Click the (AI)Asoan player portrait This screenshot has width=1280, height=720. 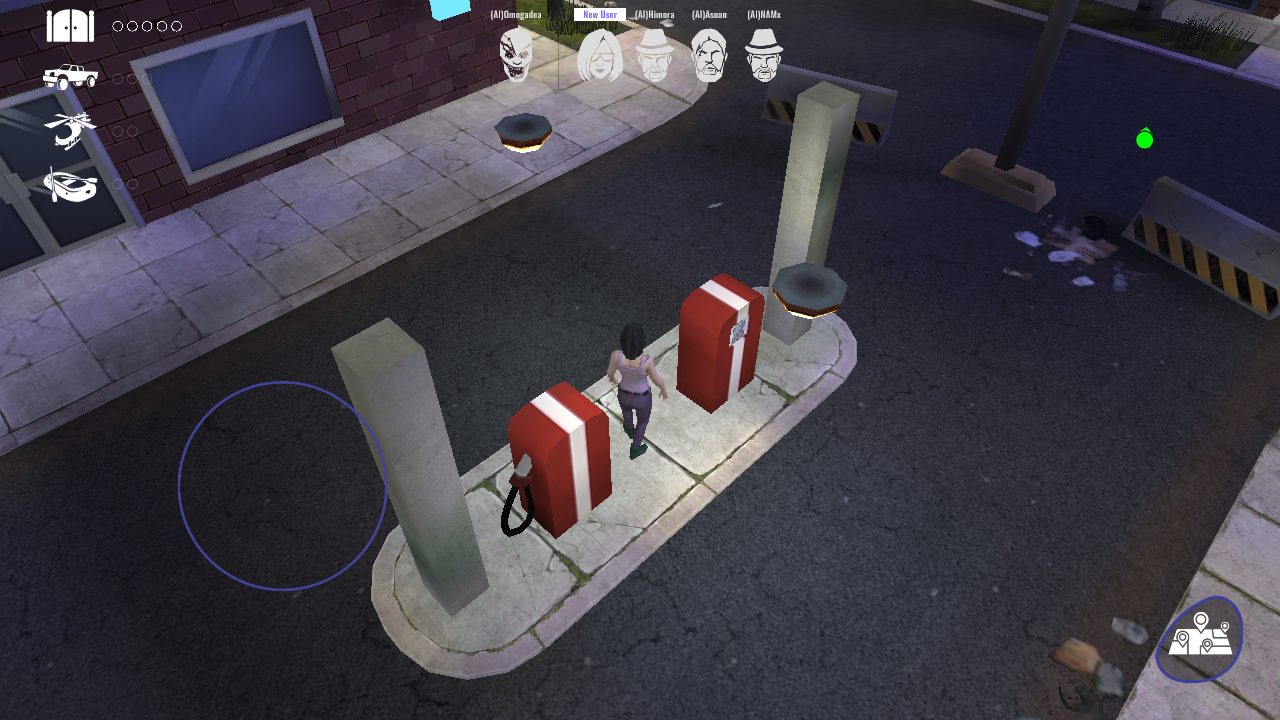[x=709, y=55]
